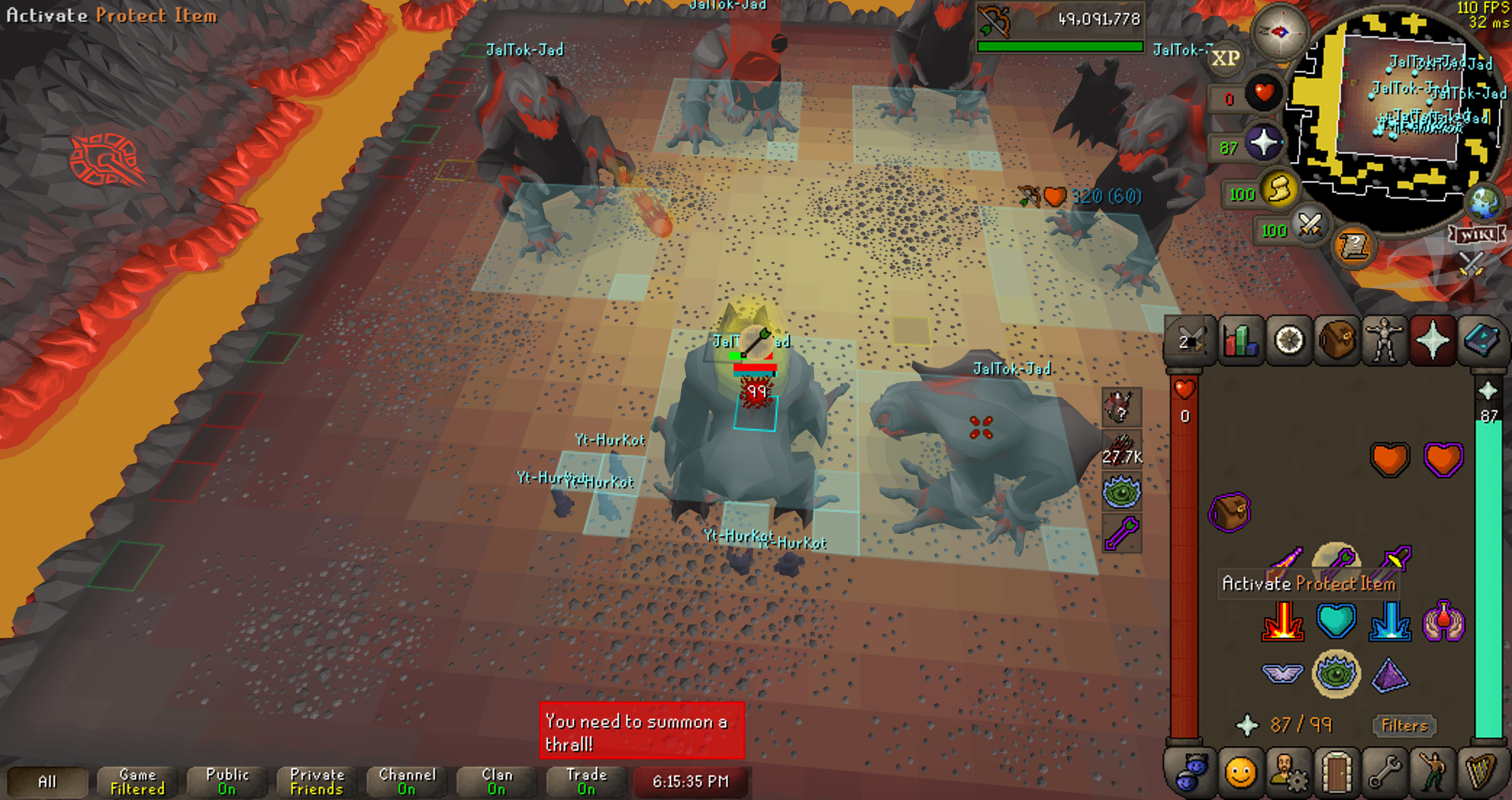Open the world map globe

(1484, 203)
